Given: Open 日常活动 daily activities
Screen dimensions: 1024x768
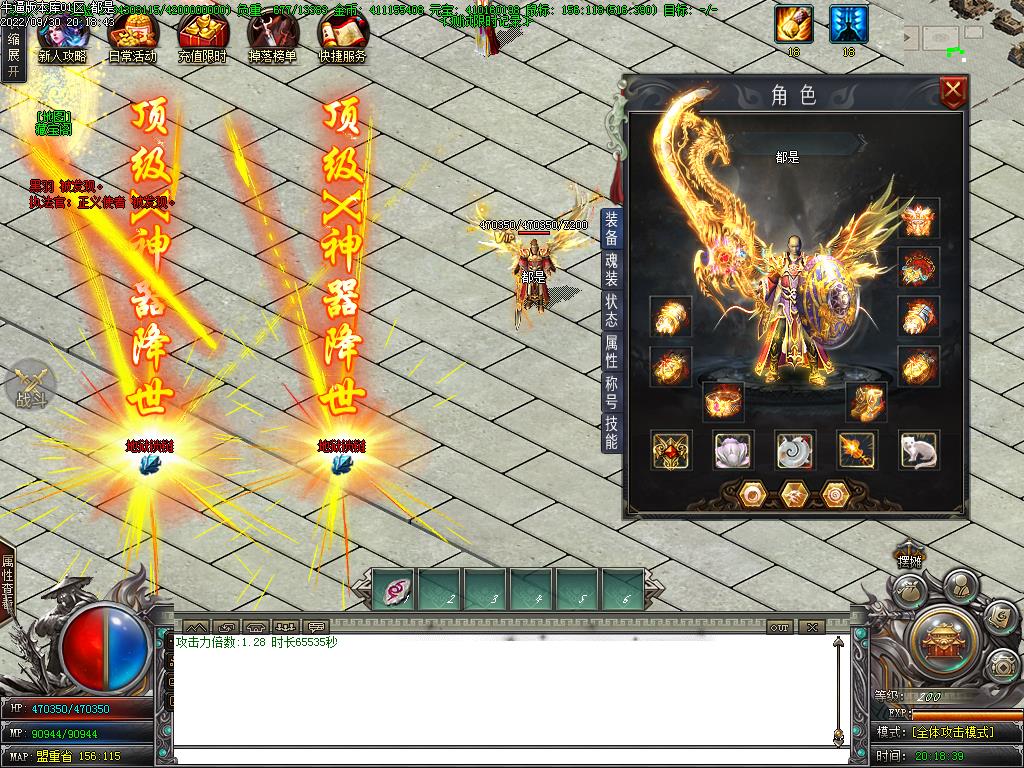Looking at the screenshot, I should point(132,41).
